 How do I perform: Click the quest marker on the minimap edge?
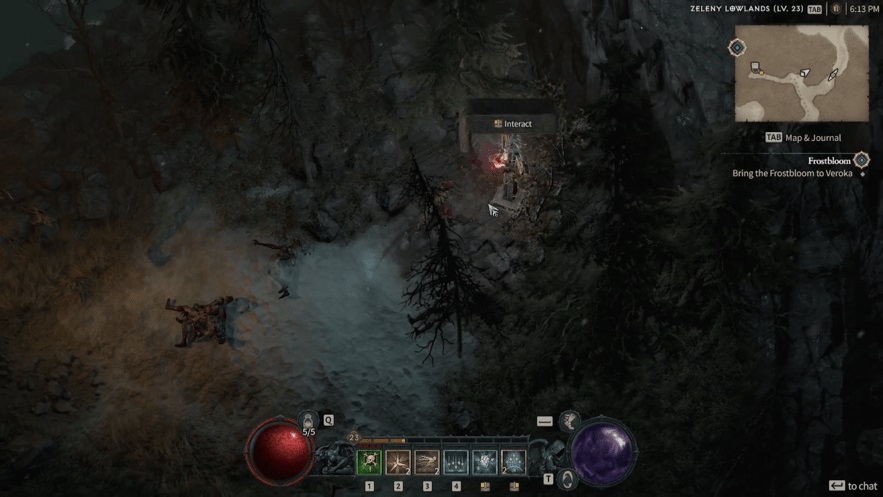click(737, 48)
